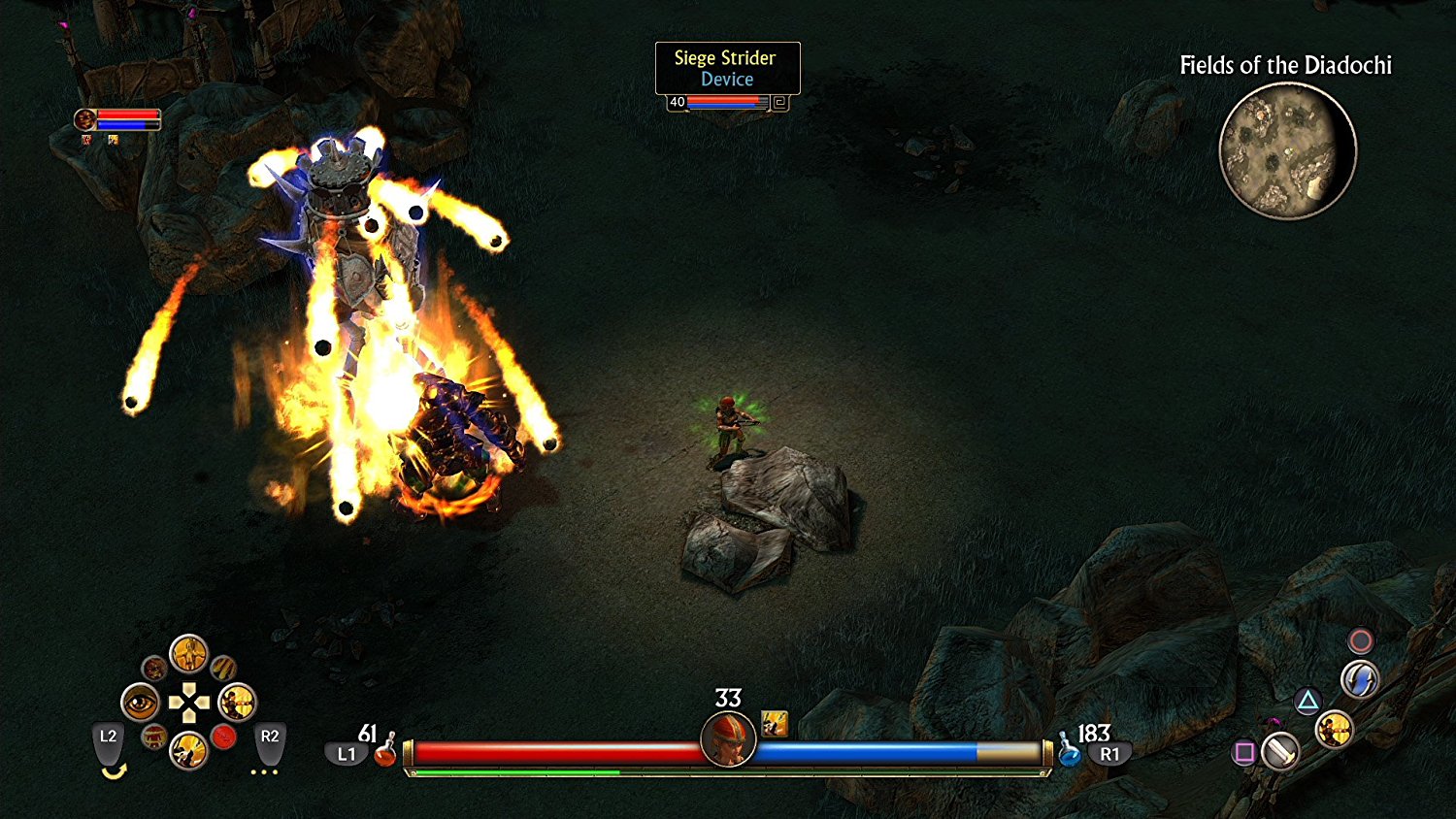Activate the archer skill on the wheel's right
The width and height of the screenshot is (1456, 819).
click(x=237, y=704)
